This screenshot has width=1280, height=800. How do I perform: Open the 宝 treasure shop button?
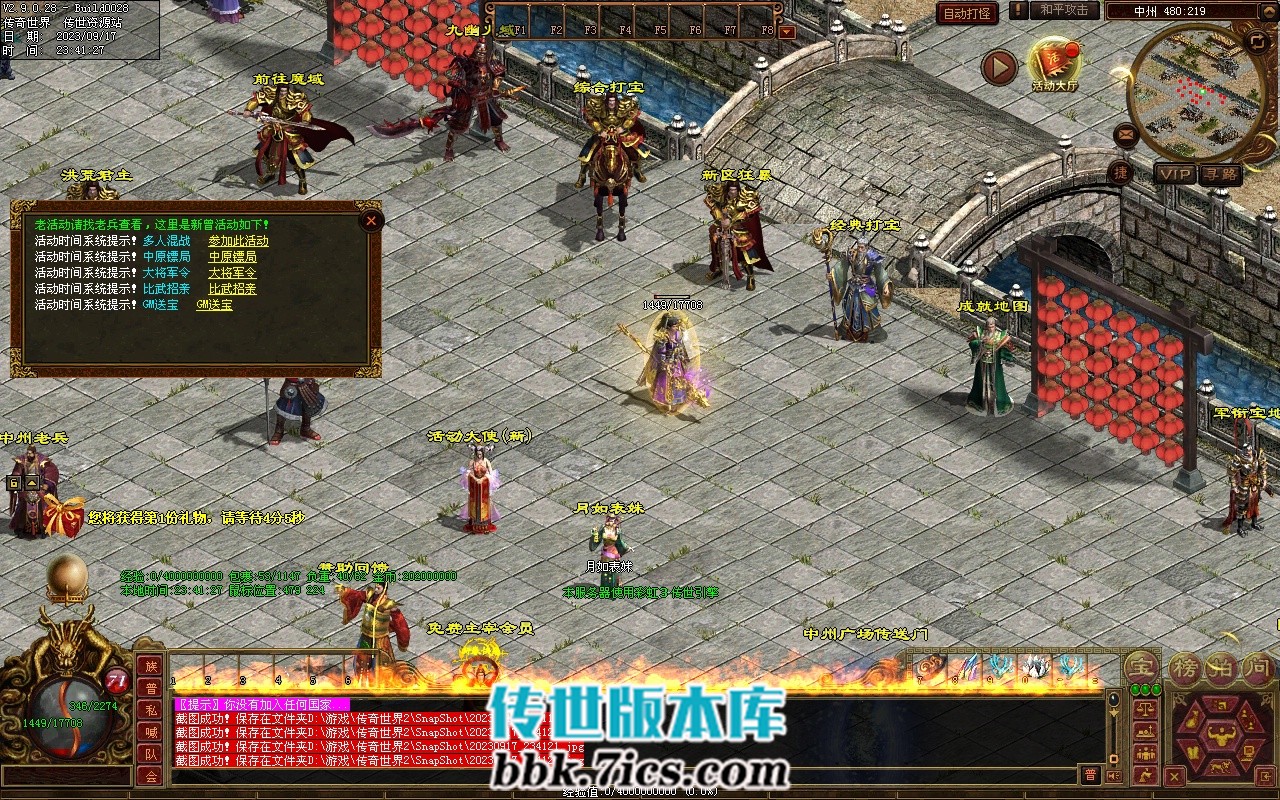click(x=1141, y=666)
